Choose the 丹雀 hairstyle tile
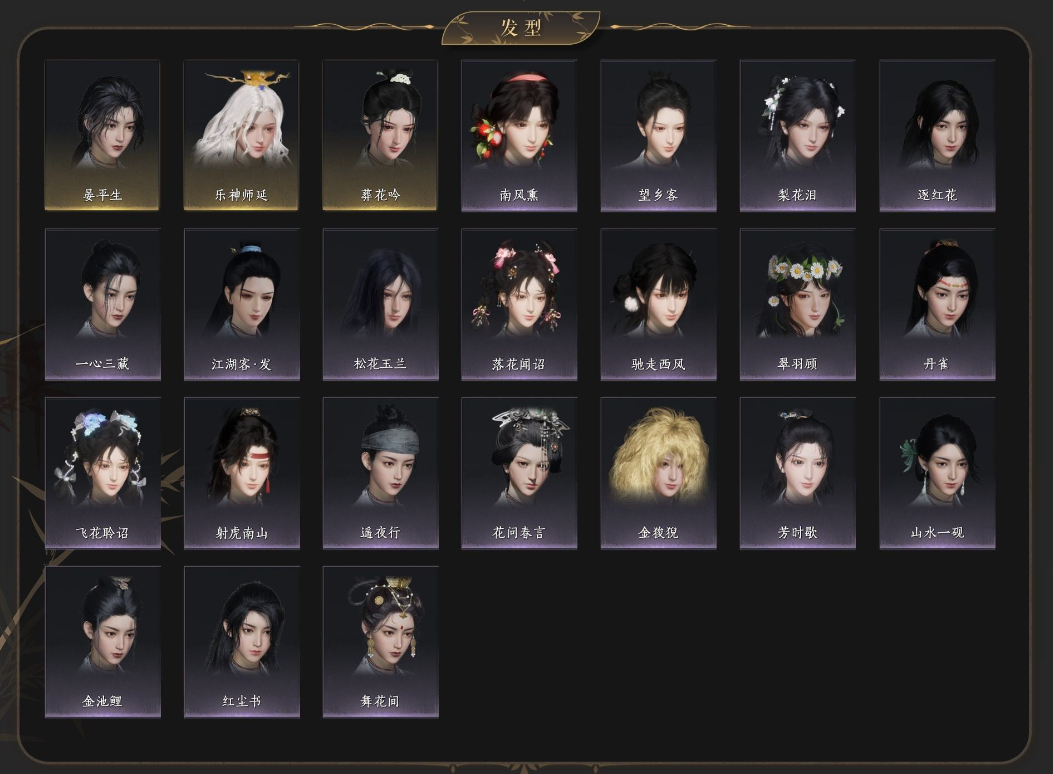Image resolution: width=1053 pixels, height=774 pixels. 937,304
